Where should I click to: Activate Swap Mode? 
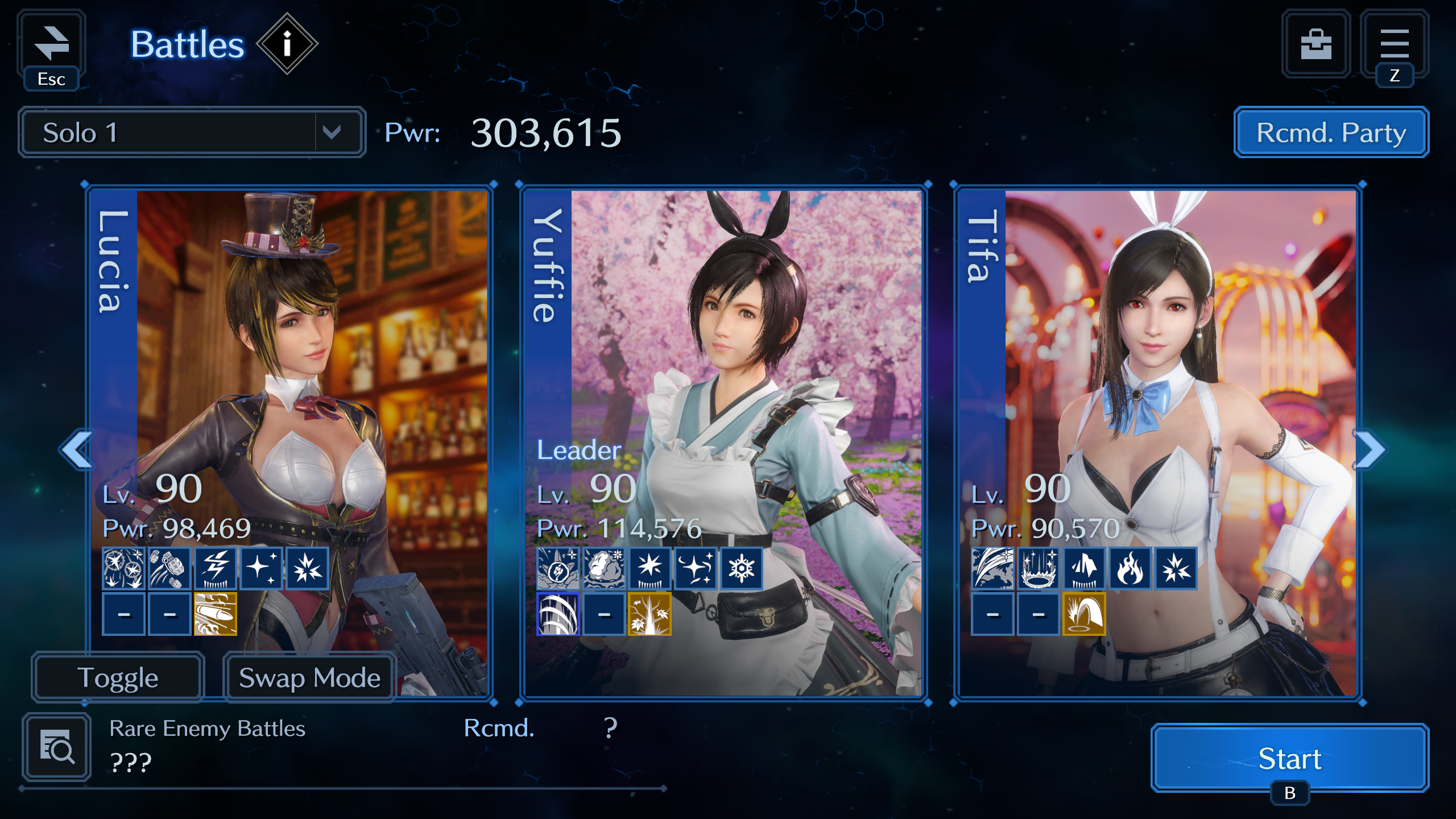tap(309, 677)
